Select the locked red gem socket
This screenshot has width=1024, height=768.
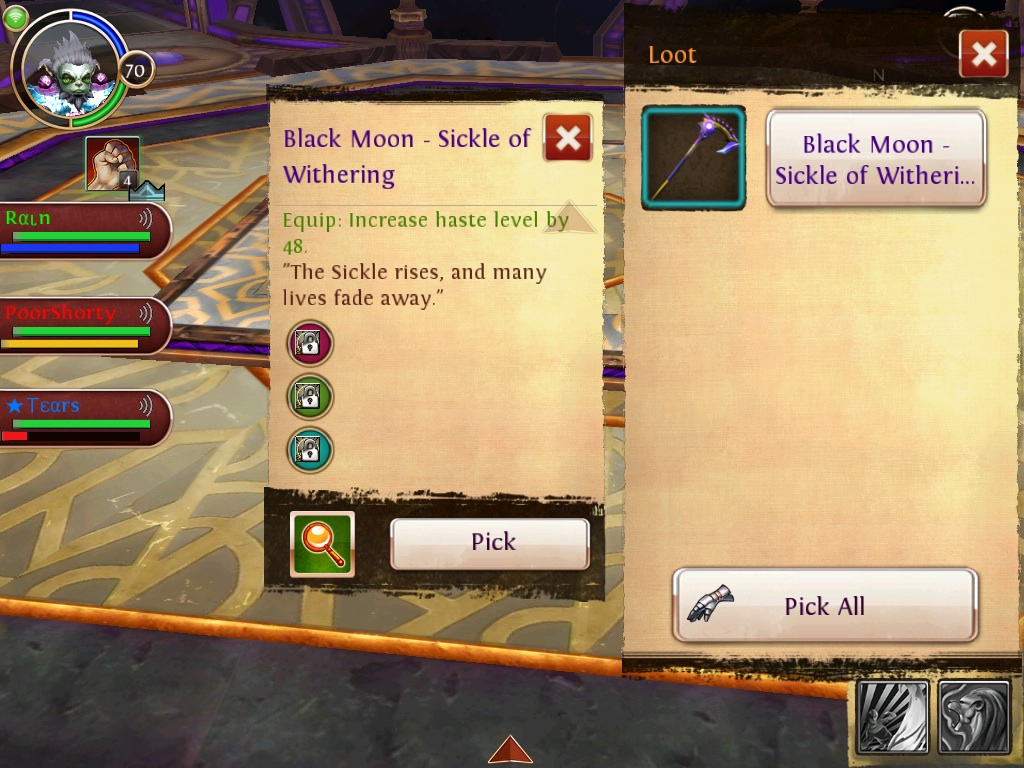click(310, 343)
